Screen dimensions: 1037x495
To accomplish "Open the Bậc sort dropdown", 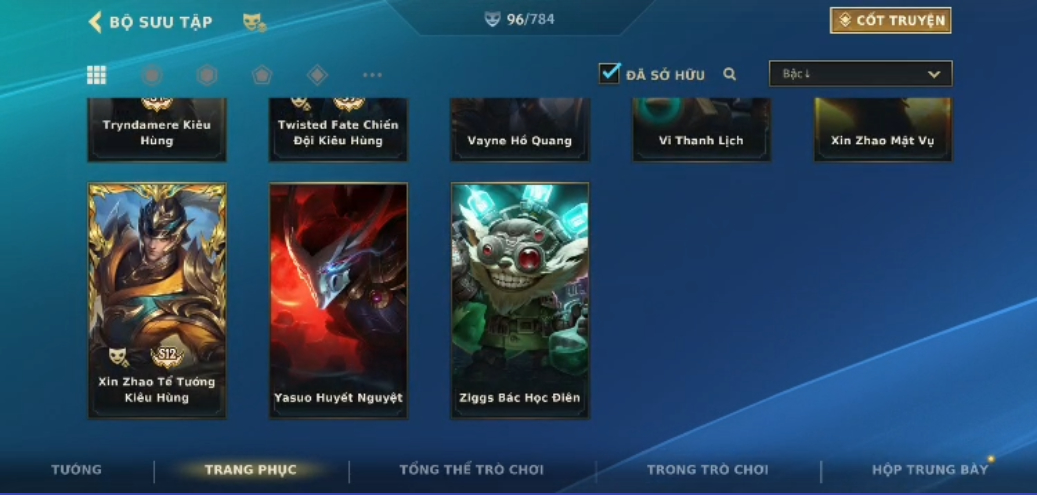I will pos(860,74).
